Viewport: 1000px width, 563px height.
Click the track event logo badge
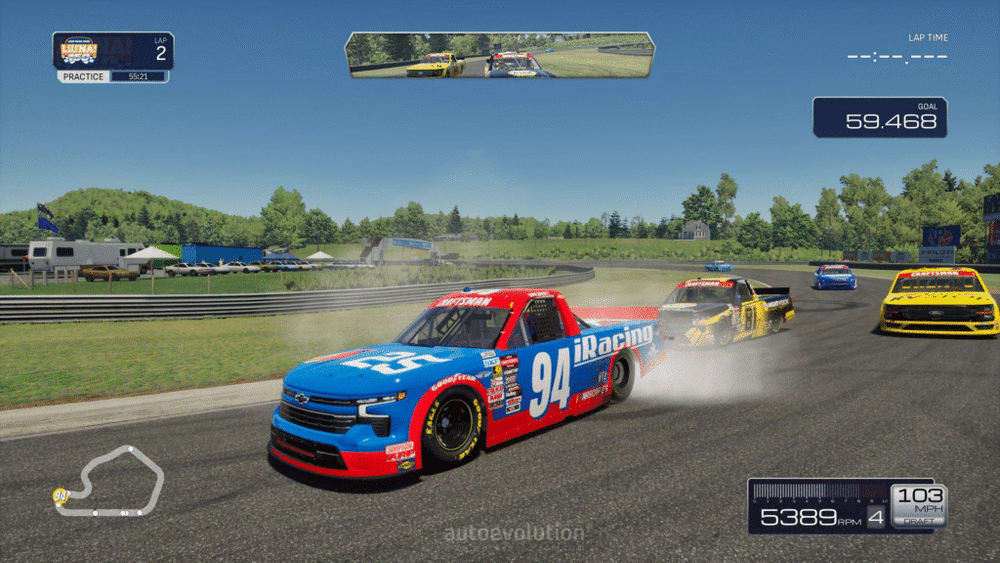click(79, 50)
